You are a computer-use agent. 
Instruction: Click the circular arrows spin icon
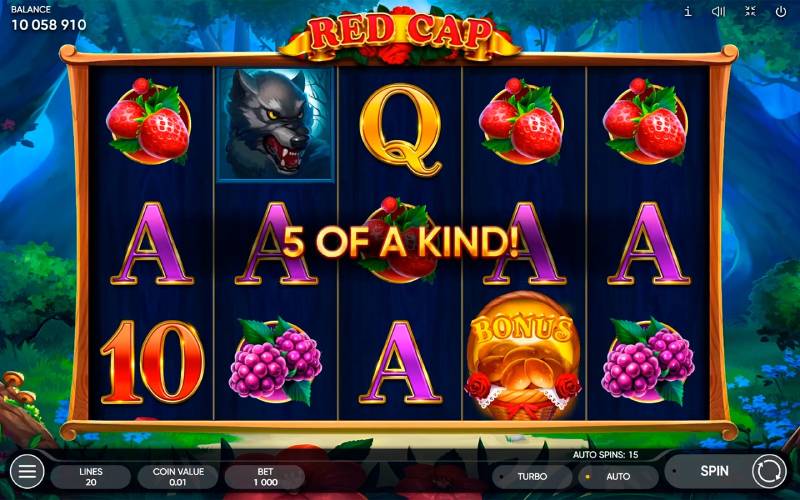click(x=769, y=471)
